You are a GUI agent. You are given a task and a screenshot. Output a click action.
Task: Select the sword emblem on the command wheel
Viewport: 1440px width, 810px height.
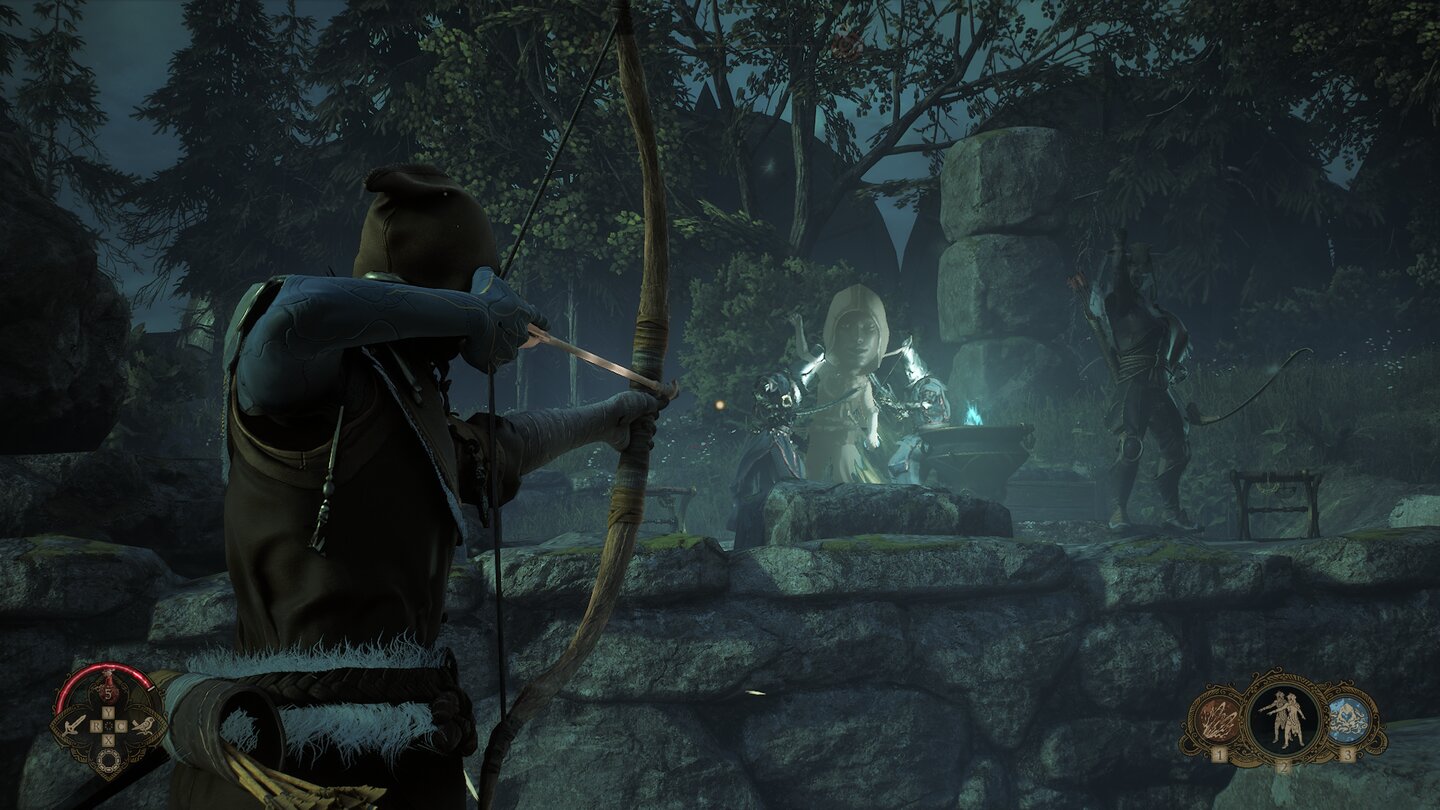[x=73, y=726]
